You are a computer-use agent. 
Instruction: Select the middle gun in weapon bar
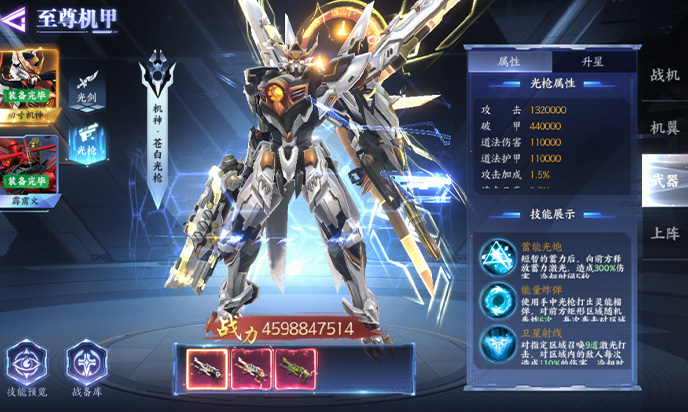(x=249, y=366)
